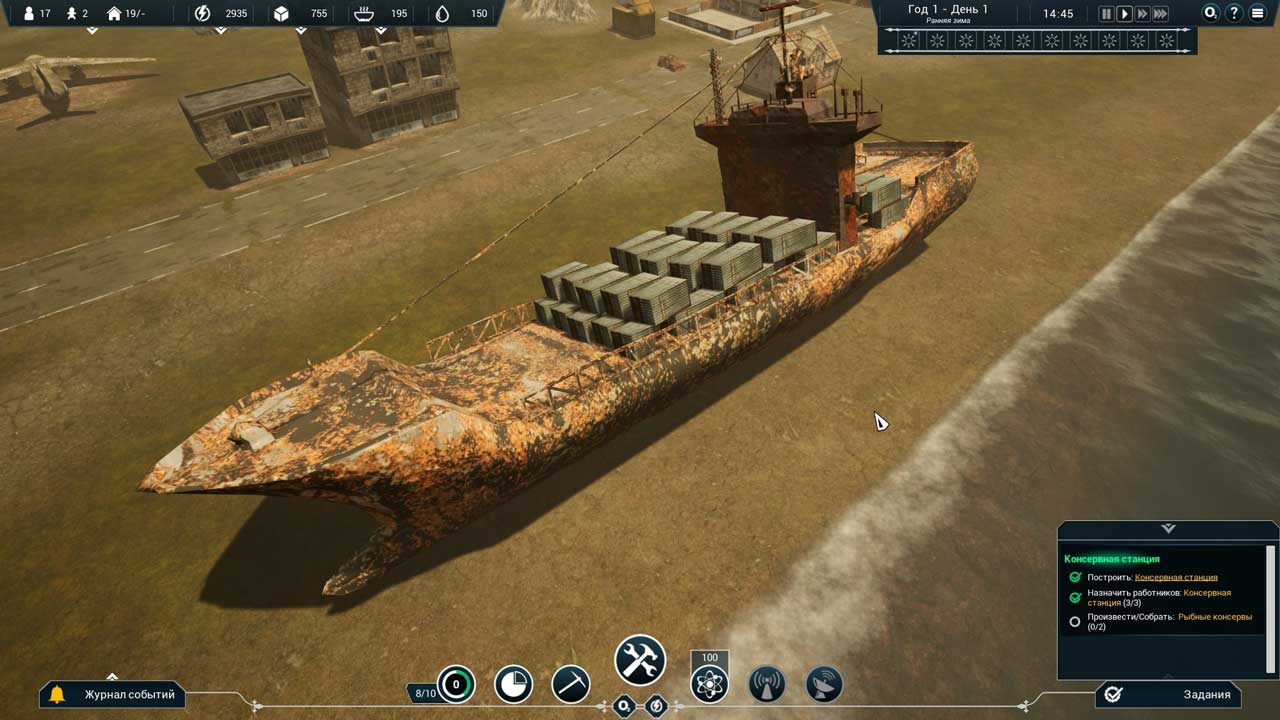Click the Задания tasks button
This screenshot has height=720, width=1280.
(1168, 694)
